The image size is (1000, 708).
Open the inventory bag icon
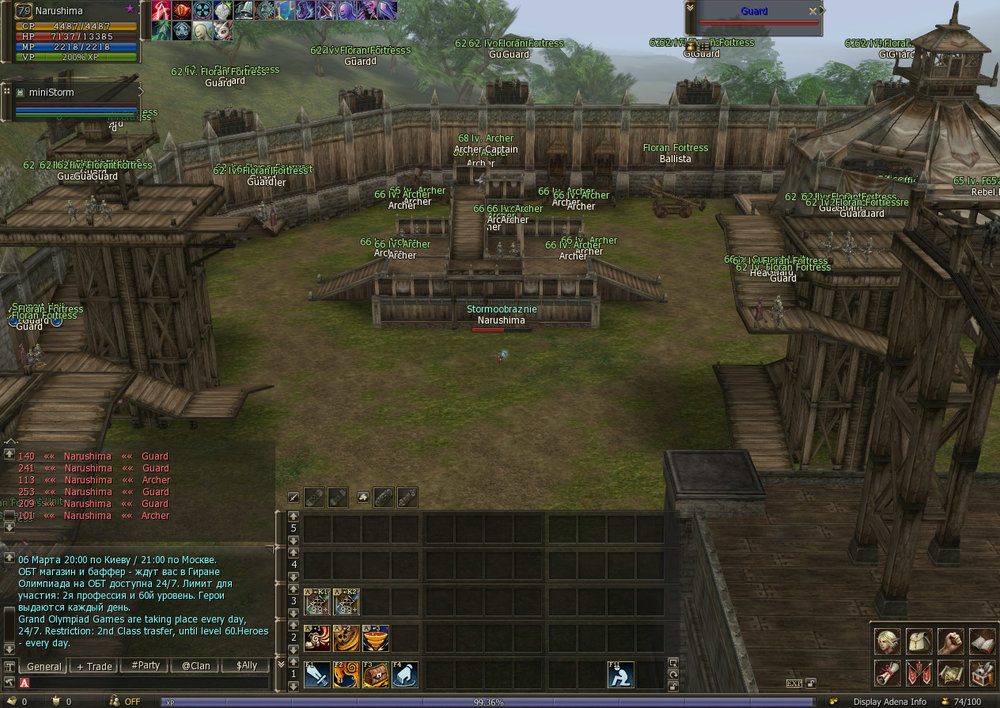919,641
